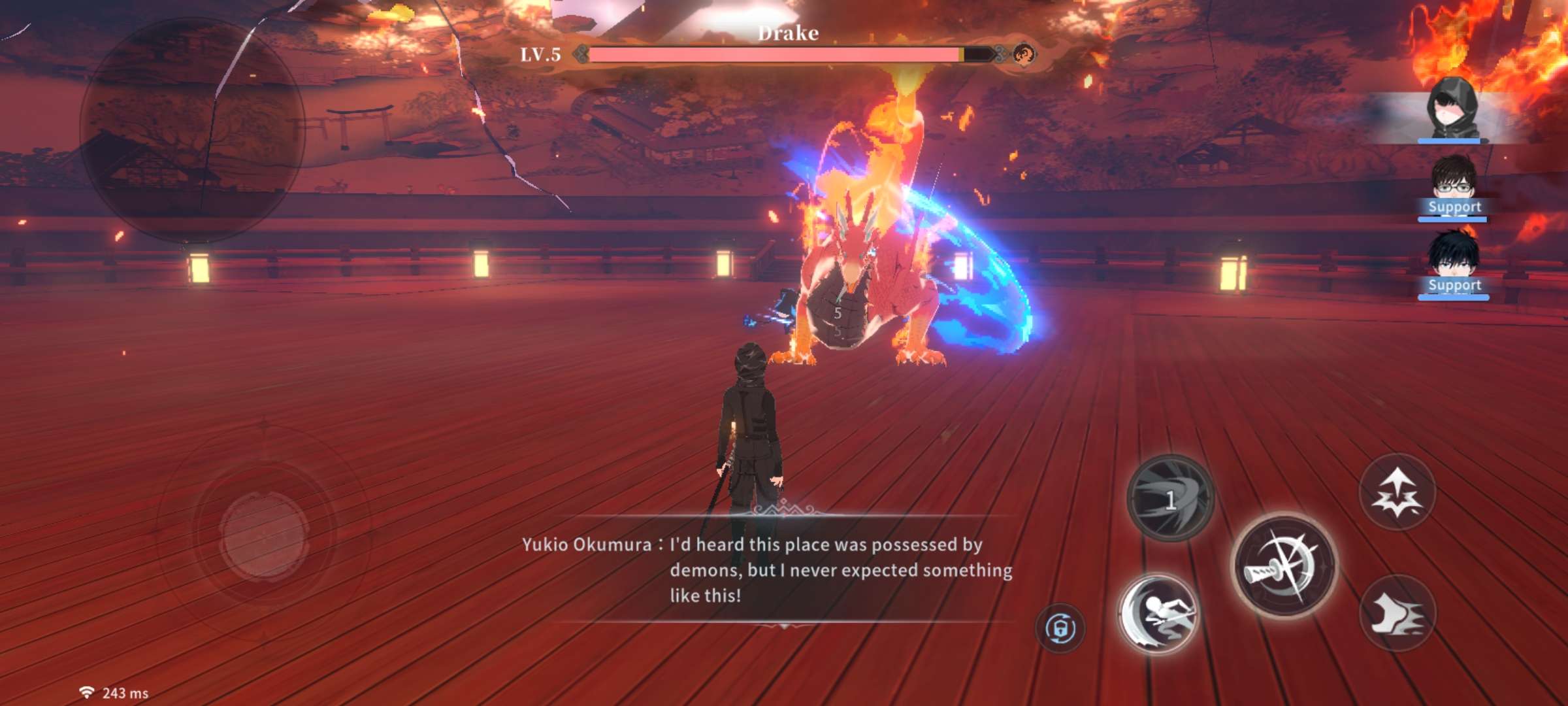
Task: Click the Drake boss emblem icon
Action: click(x=1024, y=54)
